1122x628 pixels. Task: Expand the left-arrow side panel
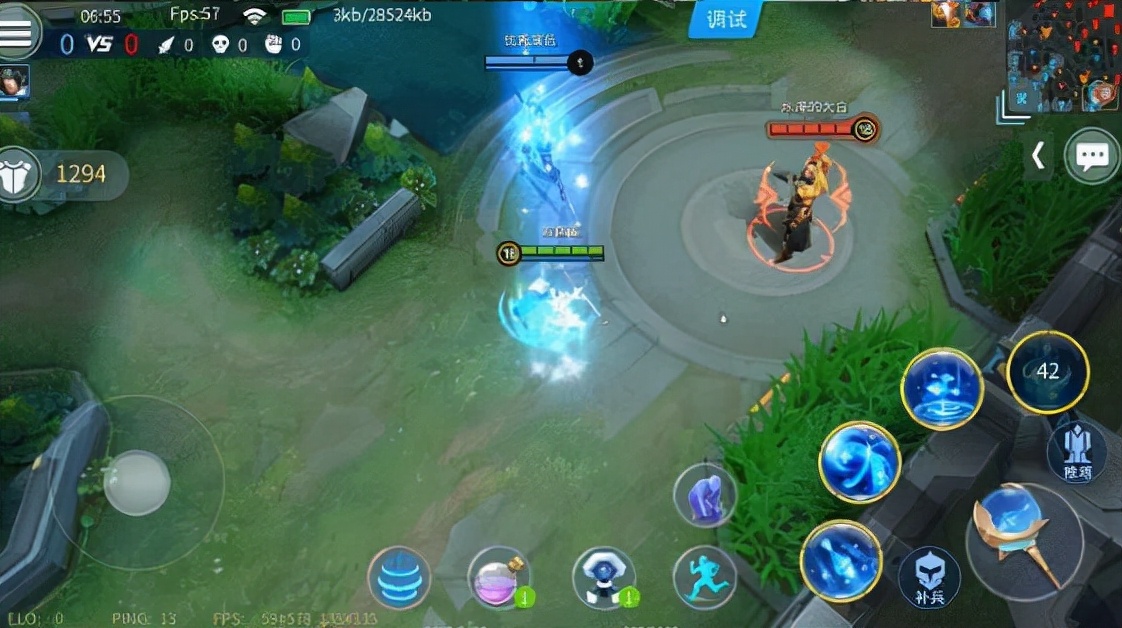tap(1038, 156)
